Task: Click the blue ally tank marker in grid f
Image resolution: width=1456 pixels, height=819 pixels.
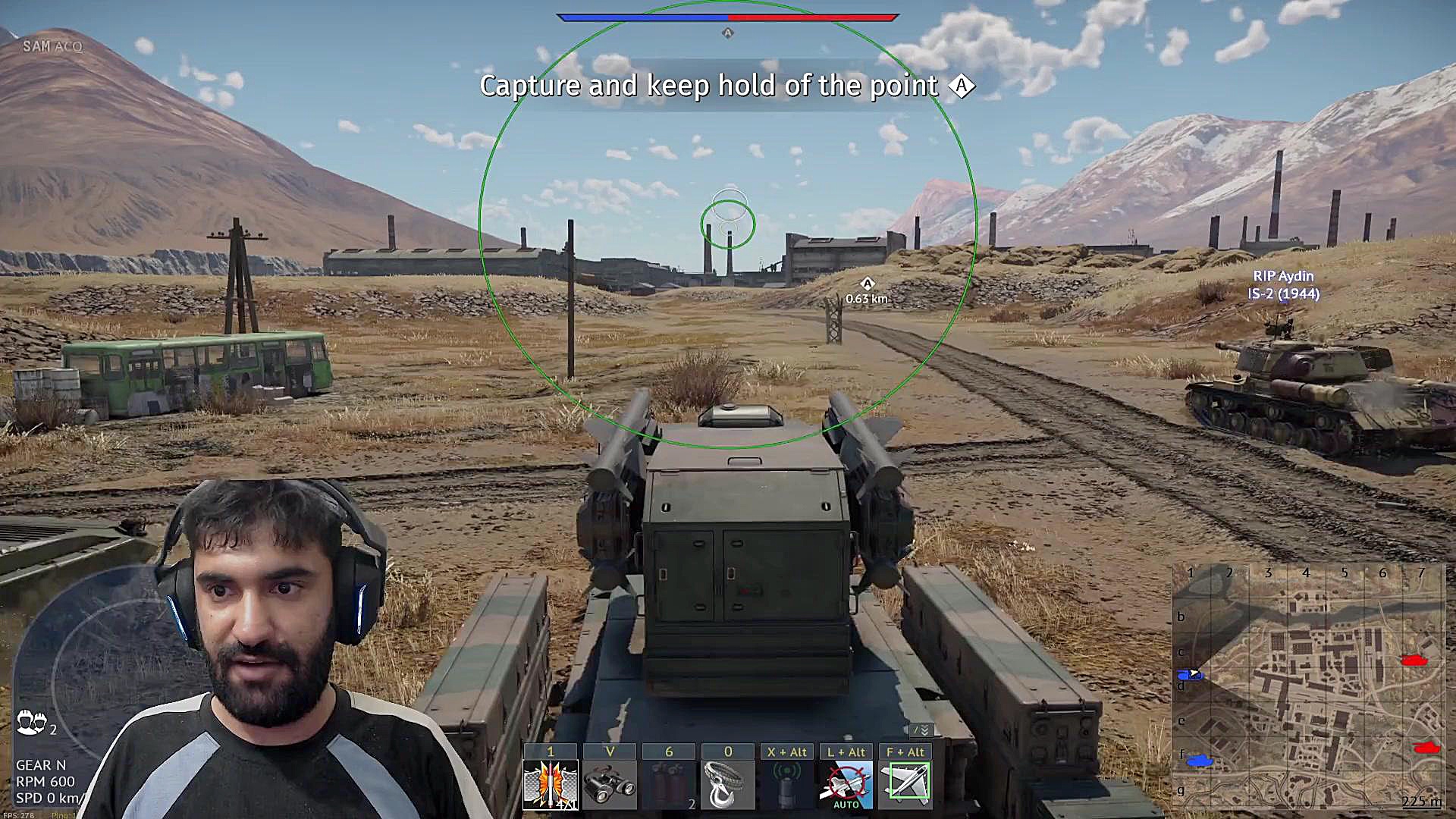Action: pos(1199,760)
